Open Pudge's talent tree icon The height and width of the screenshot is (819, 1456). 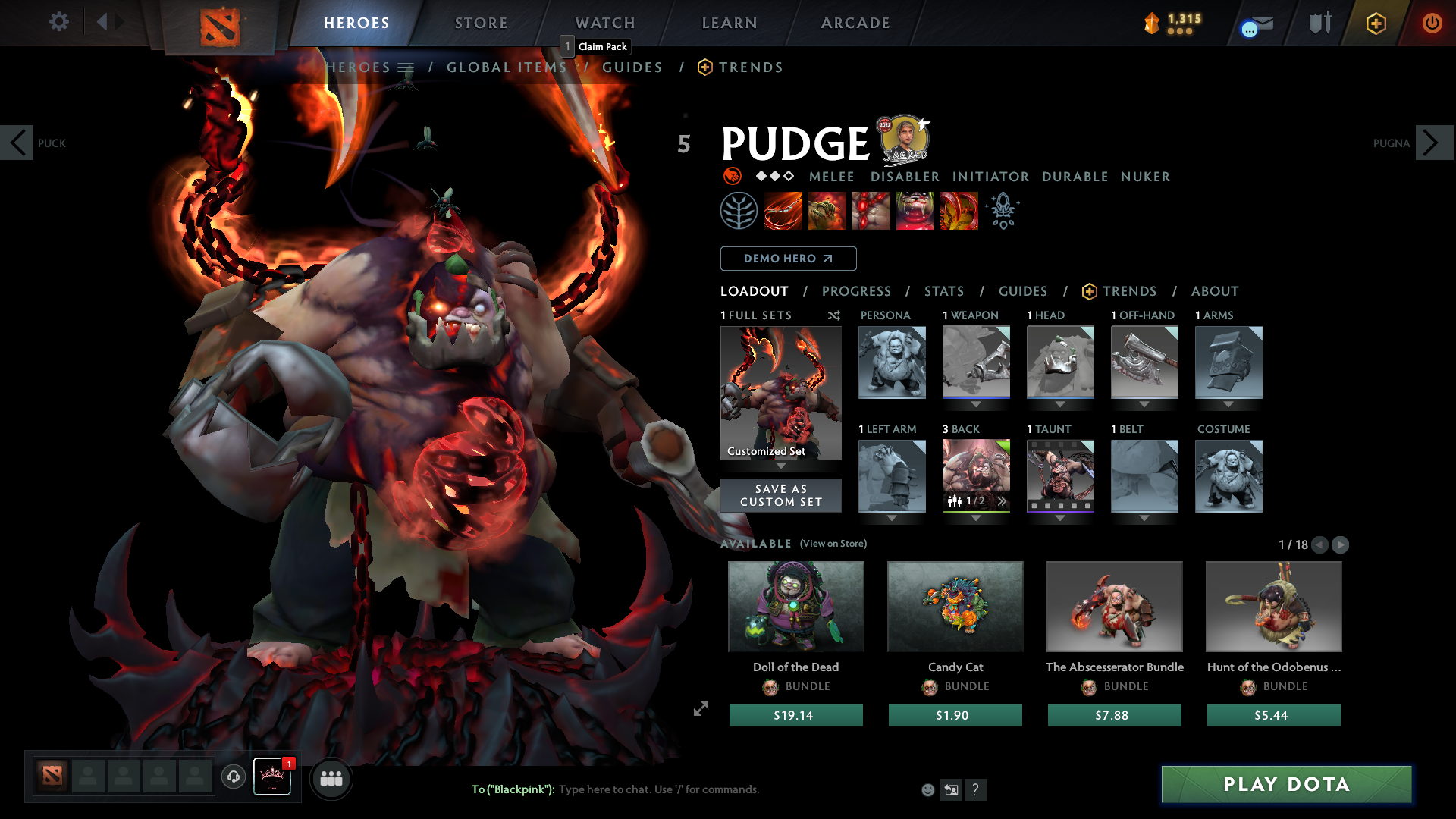739,211
